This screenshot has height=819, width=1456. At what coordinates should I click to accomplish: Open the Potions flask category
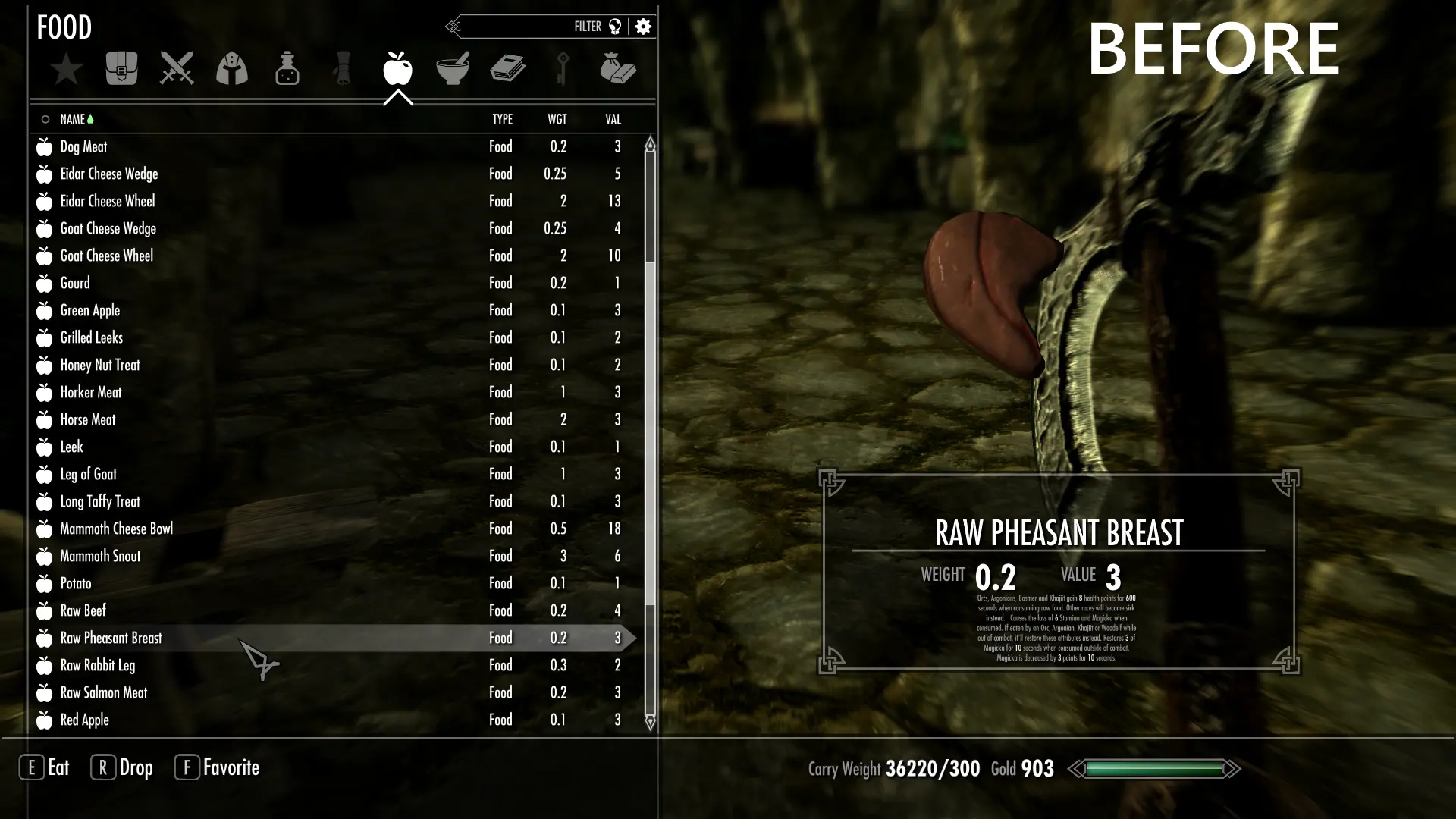point(287,68)
